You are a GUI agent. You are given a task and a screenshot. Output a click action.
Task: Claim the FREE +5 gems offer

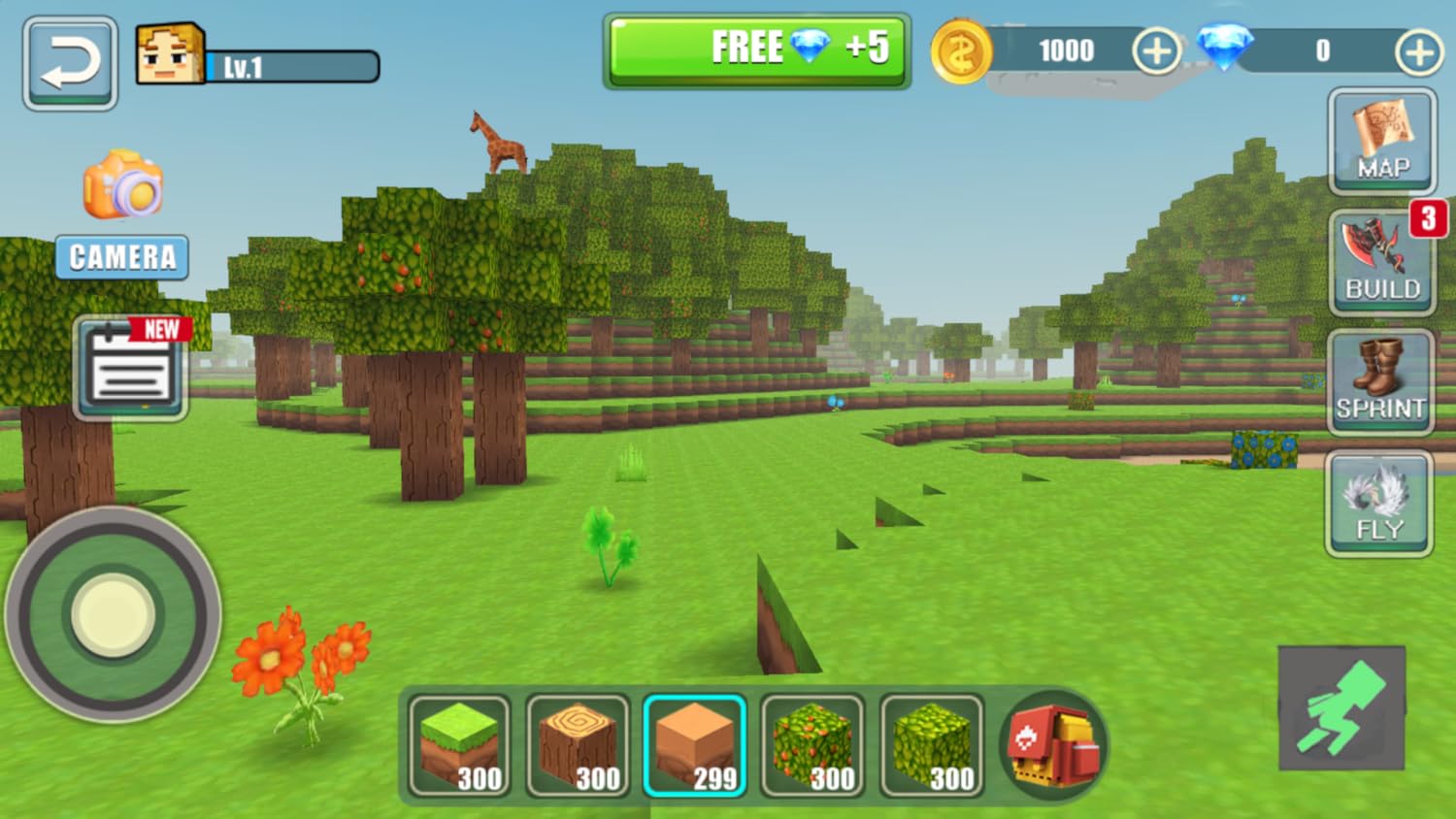coord(756,49)
